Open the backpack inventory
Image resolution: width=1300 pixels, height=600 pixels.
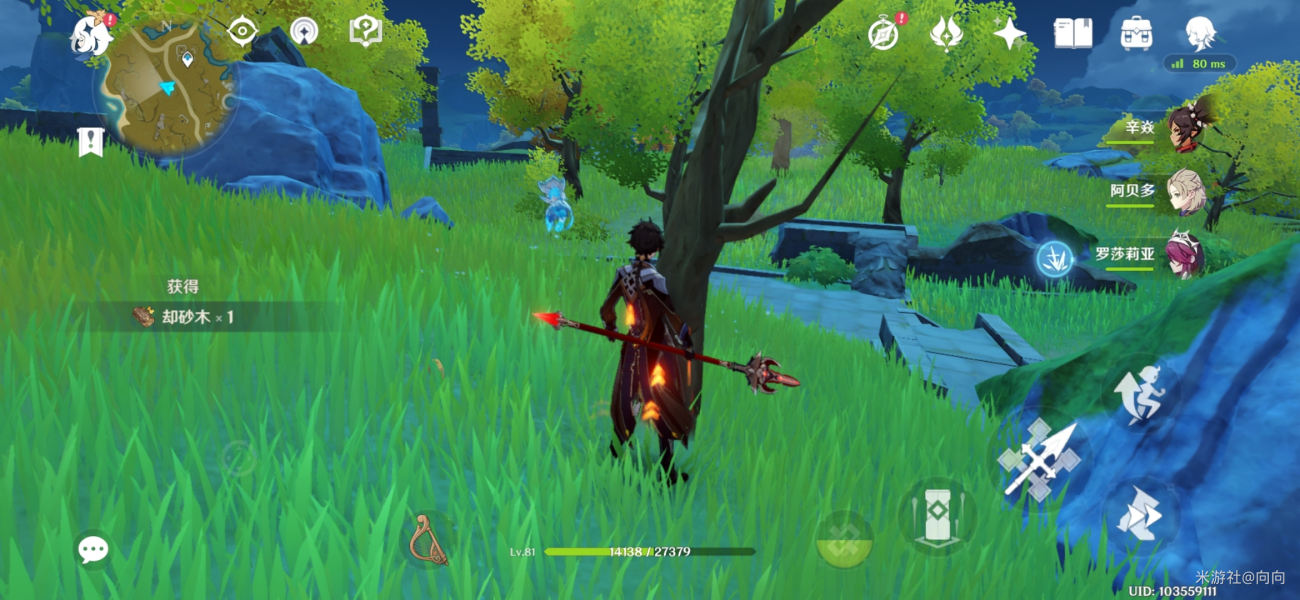click(1136, 34)
